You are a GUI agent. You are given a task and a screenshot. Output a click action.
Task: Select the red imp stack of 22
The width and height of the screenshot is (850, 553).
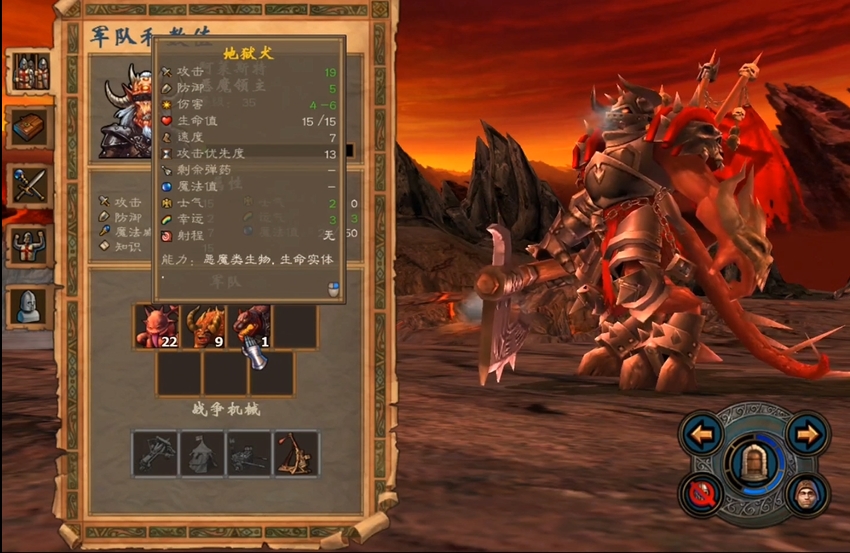[157, 327]
